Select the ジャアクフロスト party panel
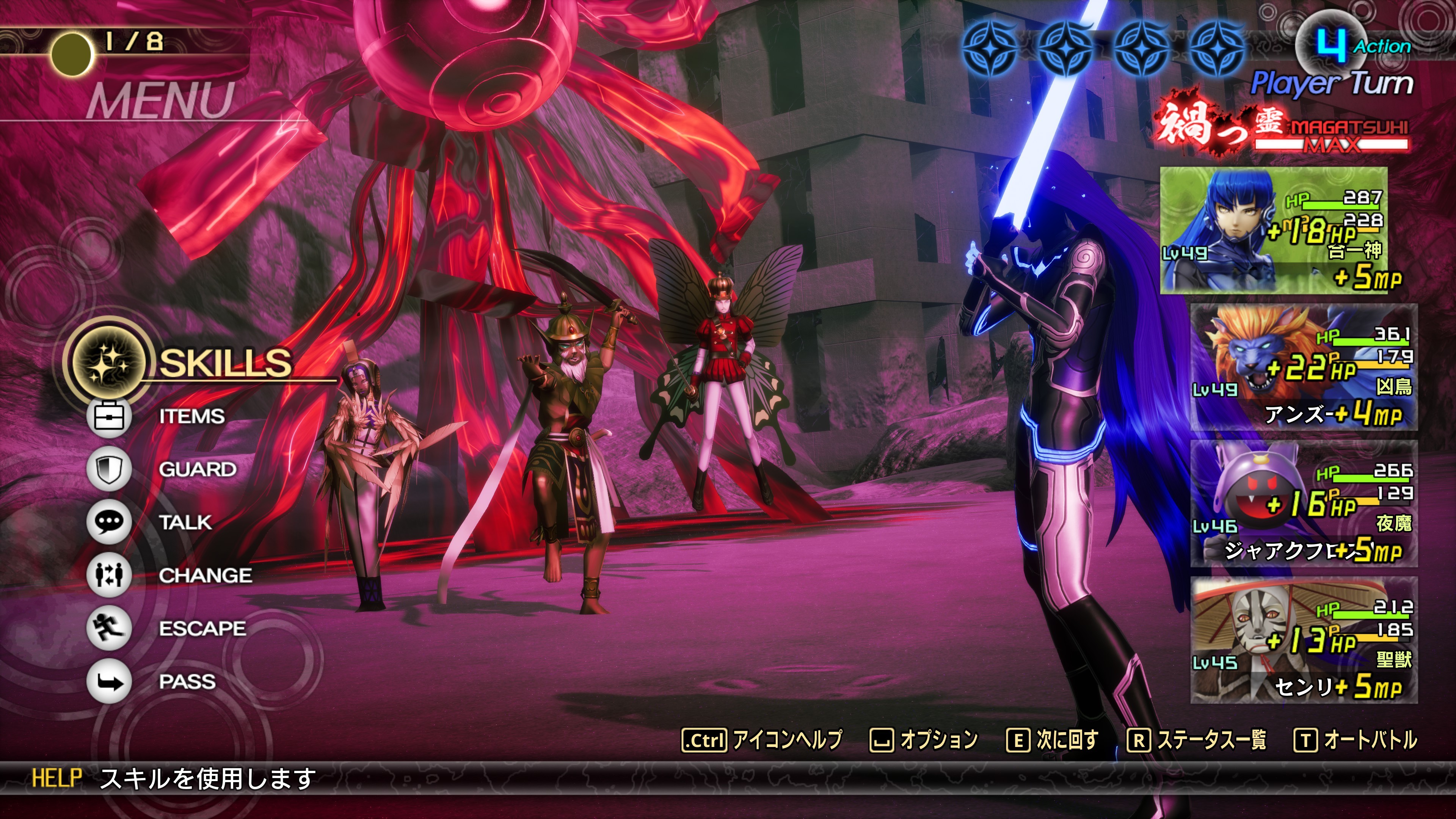The image size is (1456, 819). click(x=1304, y=504)
